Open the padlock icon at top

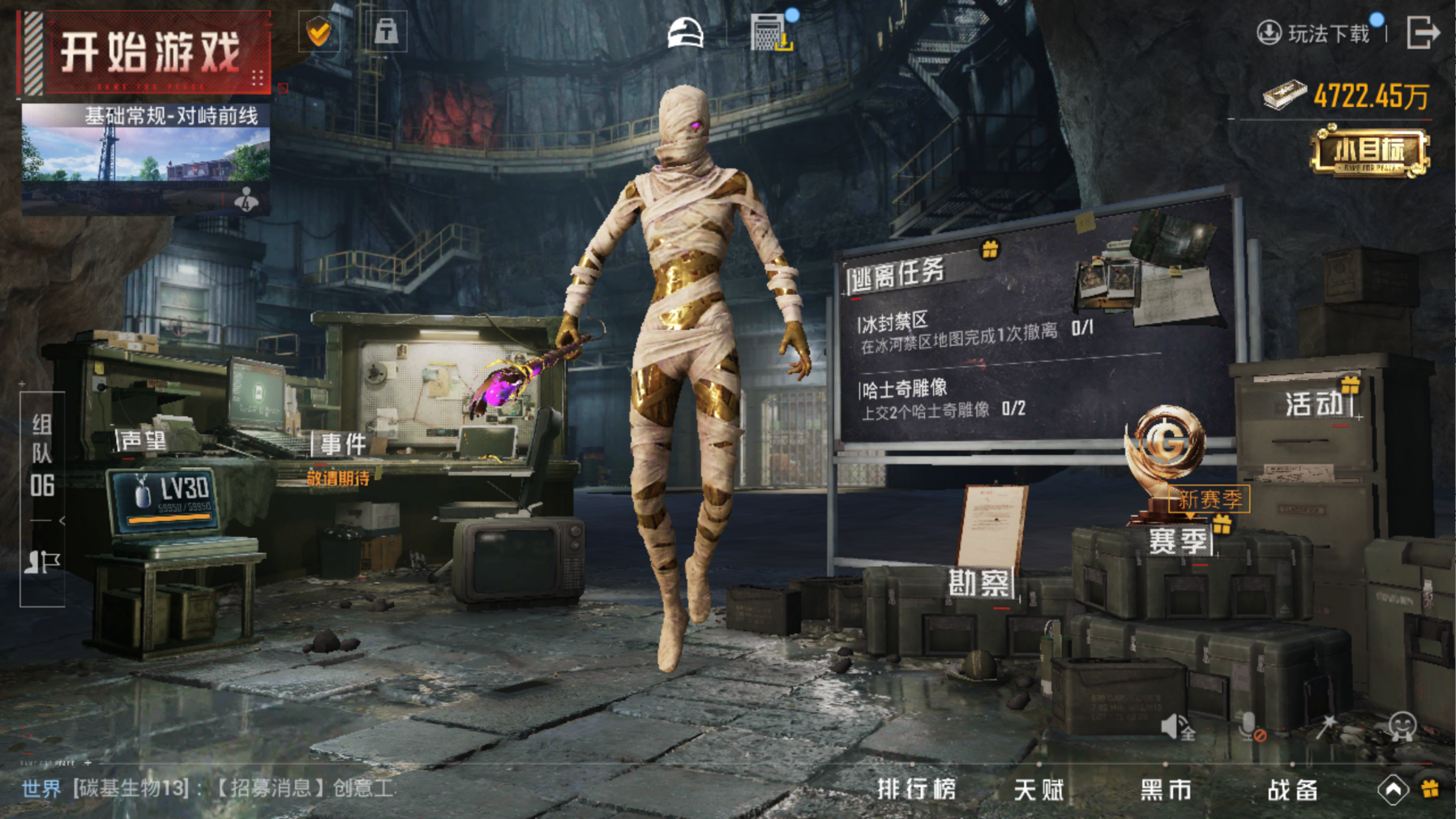coord(386,32)
